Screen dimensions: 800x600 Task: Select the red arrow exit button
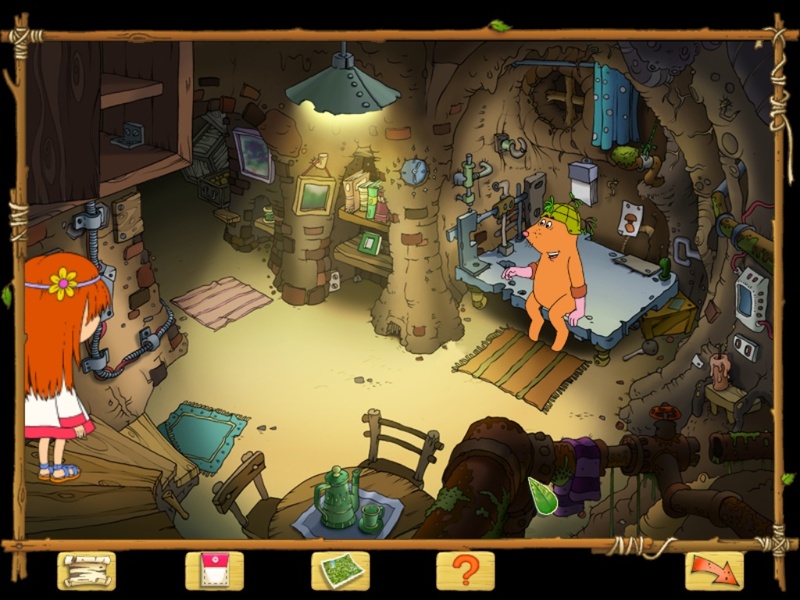coord(714,571)
